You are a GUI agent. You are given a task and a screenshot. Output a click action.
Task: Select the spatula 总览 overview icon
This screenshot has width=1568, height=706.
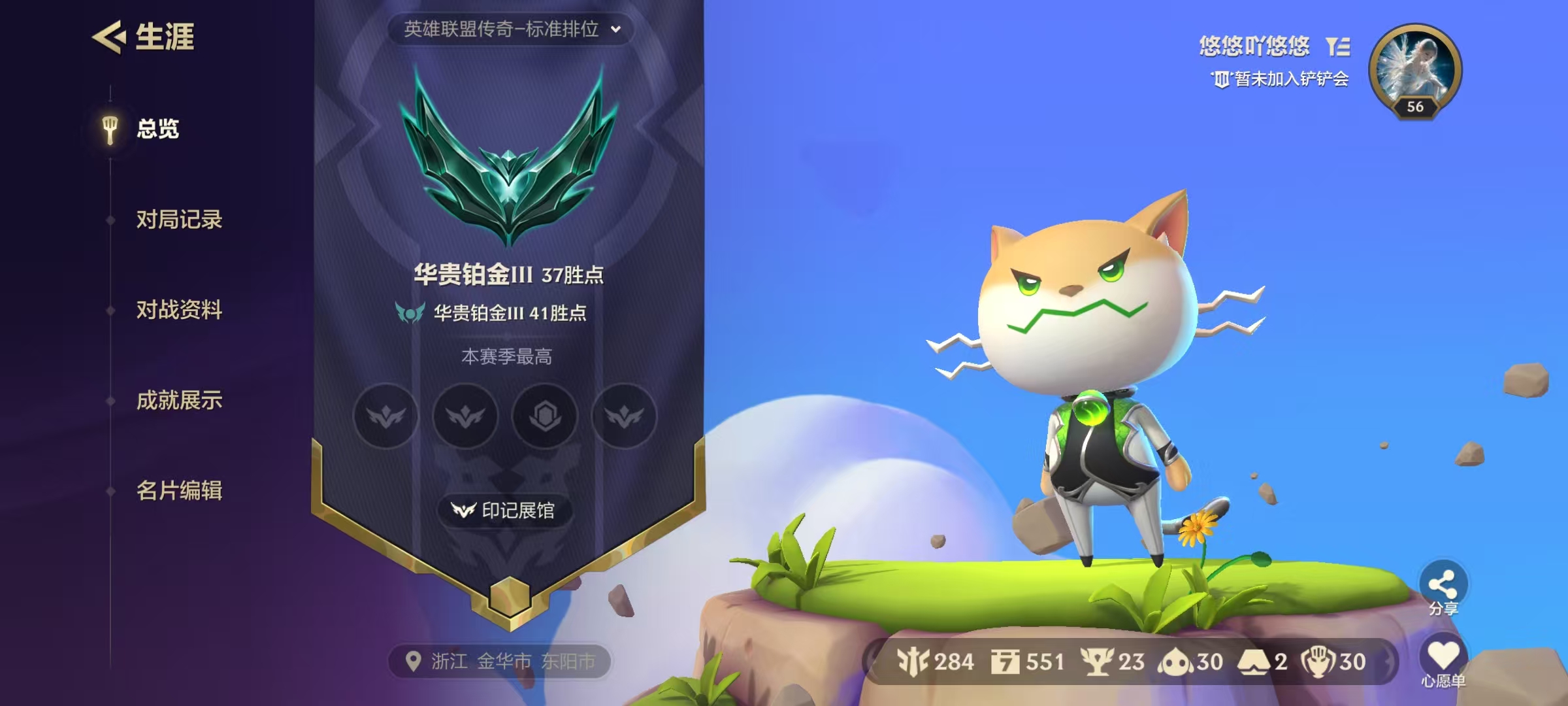click(x=108, y=129)
